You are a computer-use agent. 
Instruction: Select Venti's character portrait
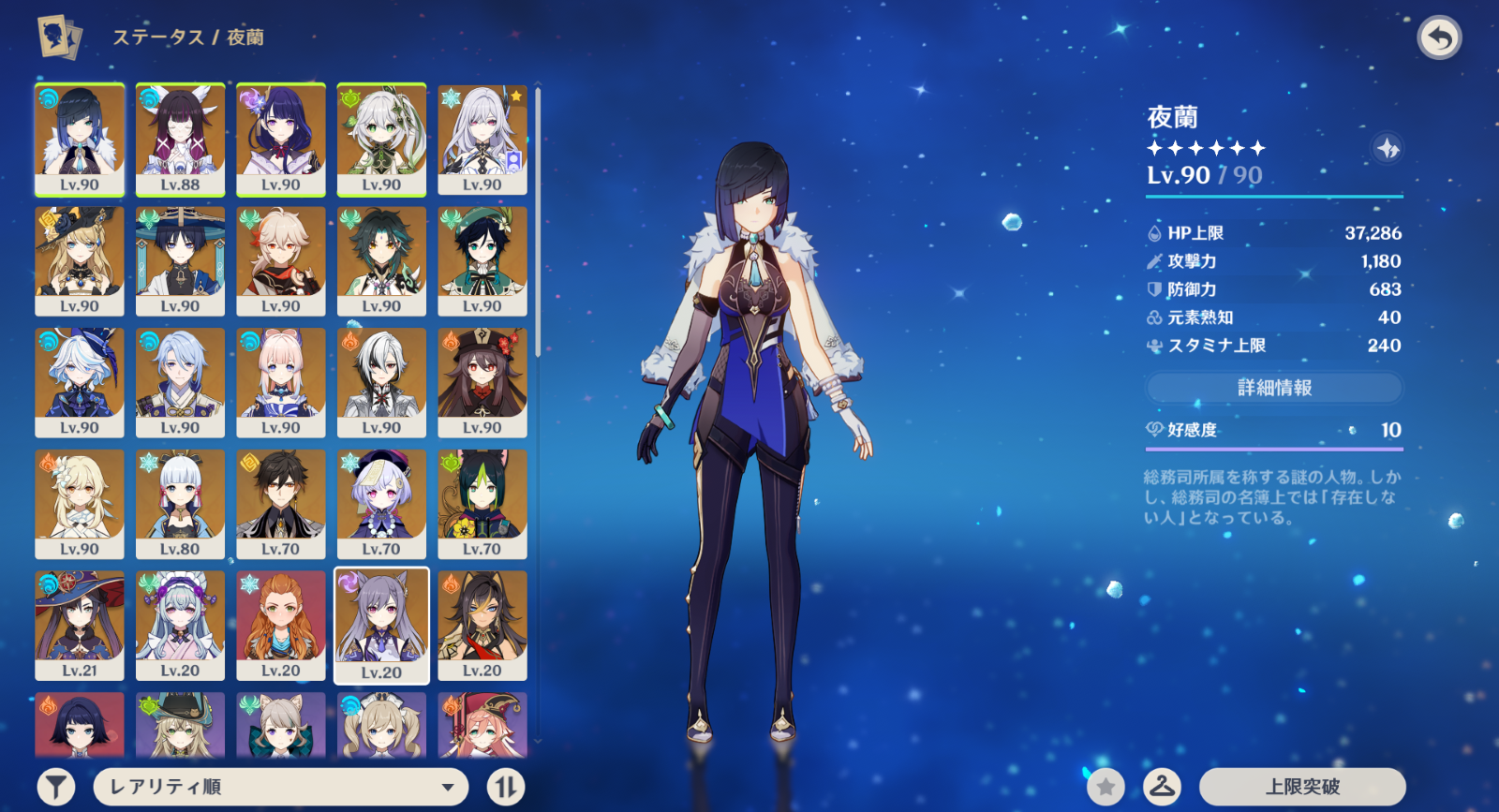(x=482, y=260)
